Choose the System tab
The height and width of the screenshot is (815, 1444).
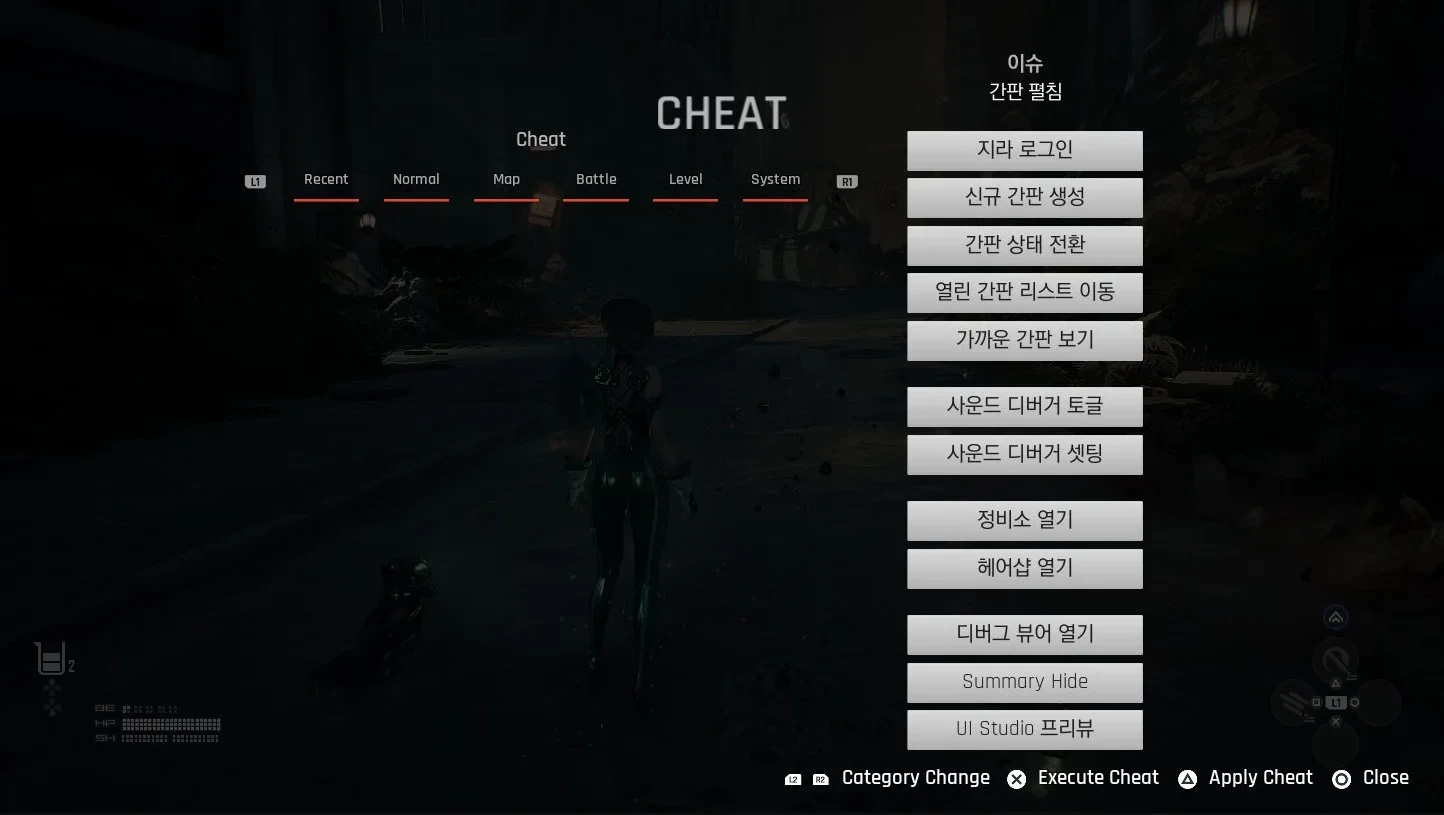coord(775,180)
